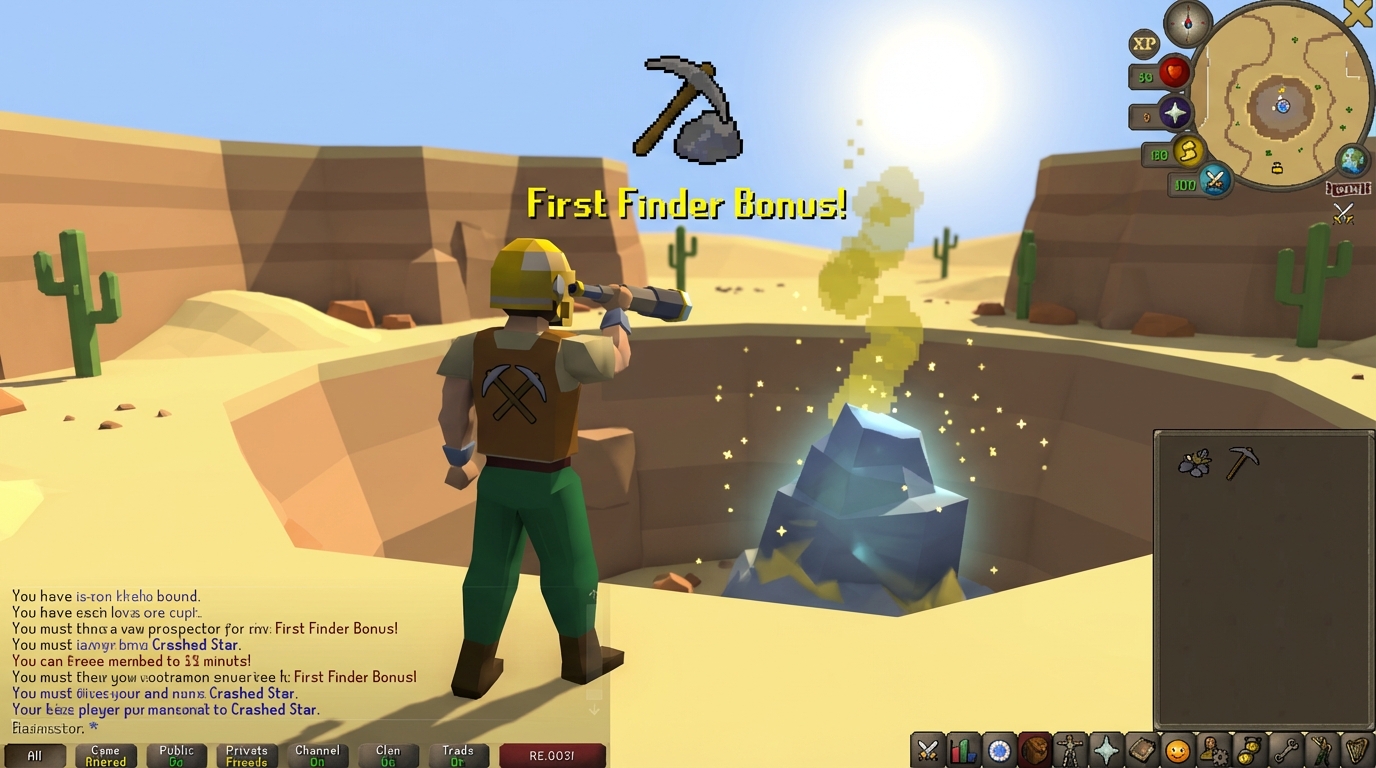The width and height of the screenshot is (1376, 768).
Task: Click the circular desert minimap
Action: click(x=1281, y=96)
